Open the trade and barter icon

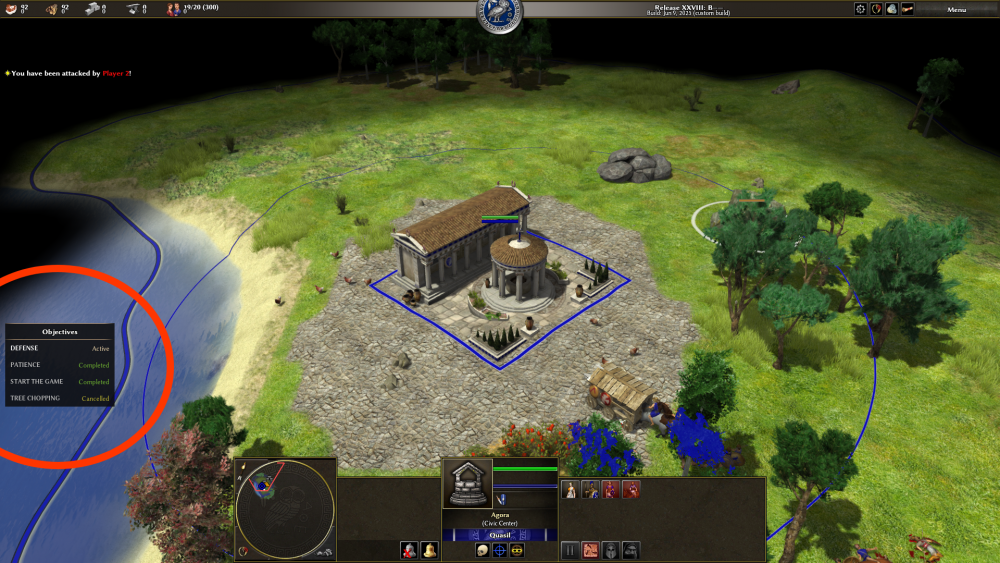pyautogui.click(x=891, y=9)
